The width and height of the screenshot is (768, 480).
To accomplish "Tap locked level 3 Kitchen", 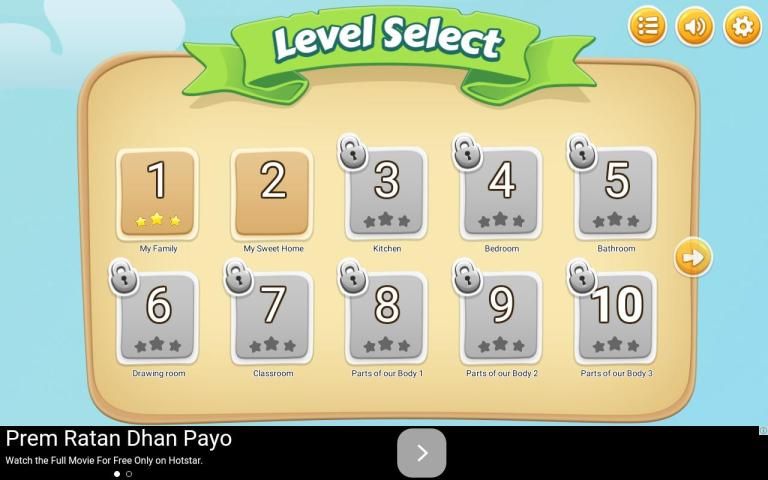I will coord(386,193).
